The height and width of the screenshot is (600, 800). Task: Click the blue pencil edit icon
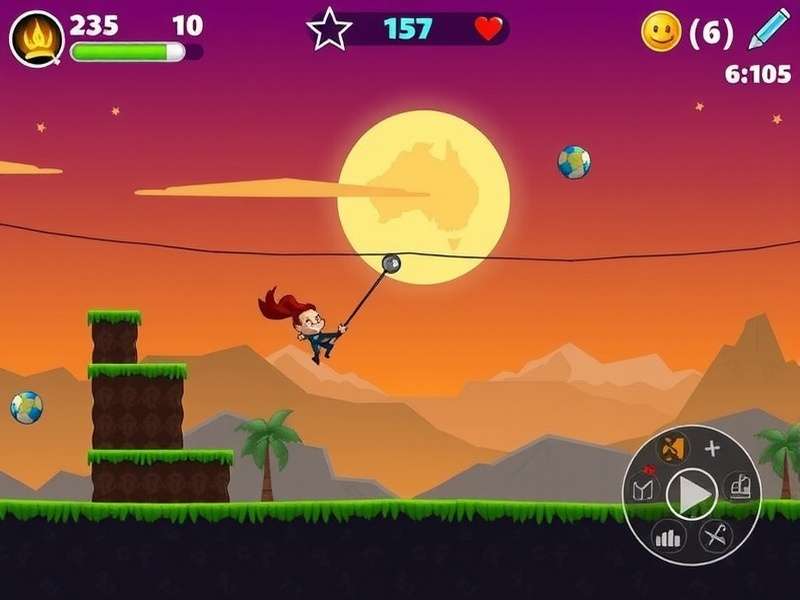tap(769, 30)
